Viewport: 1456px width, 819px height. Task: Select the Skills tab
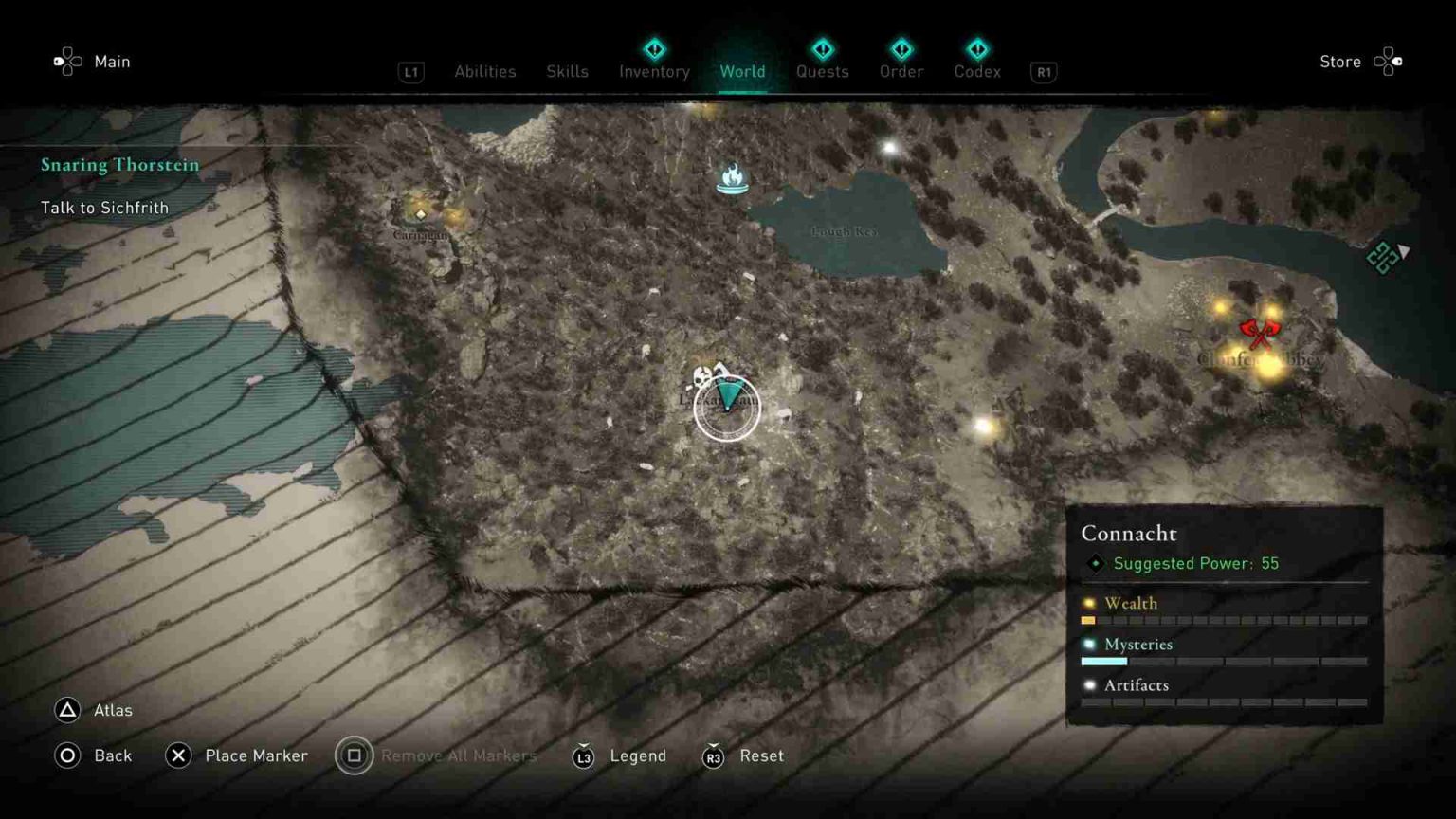coord(567,71)
